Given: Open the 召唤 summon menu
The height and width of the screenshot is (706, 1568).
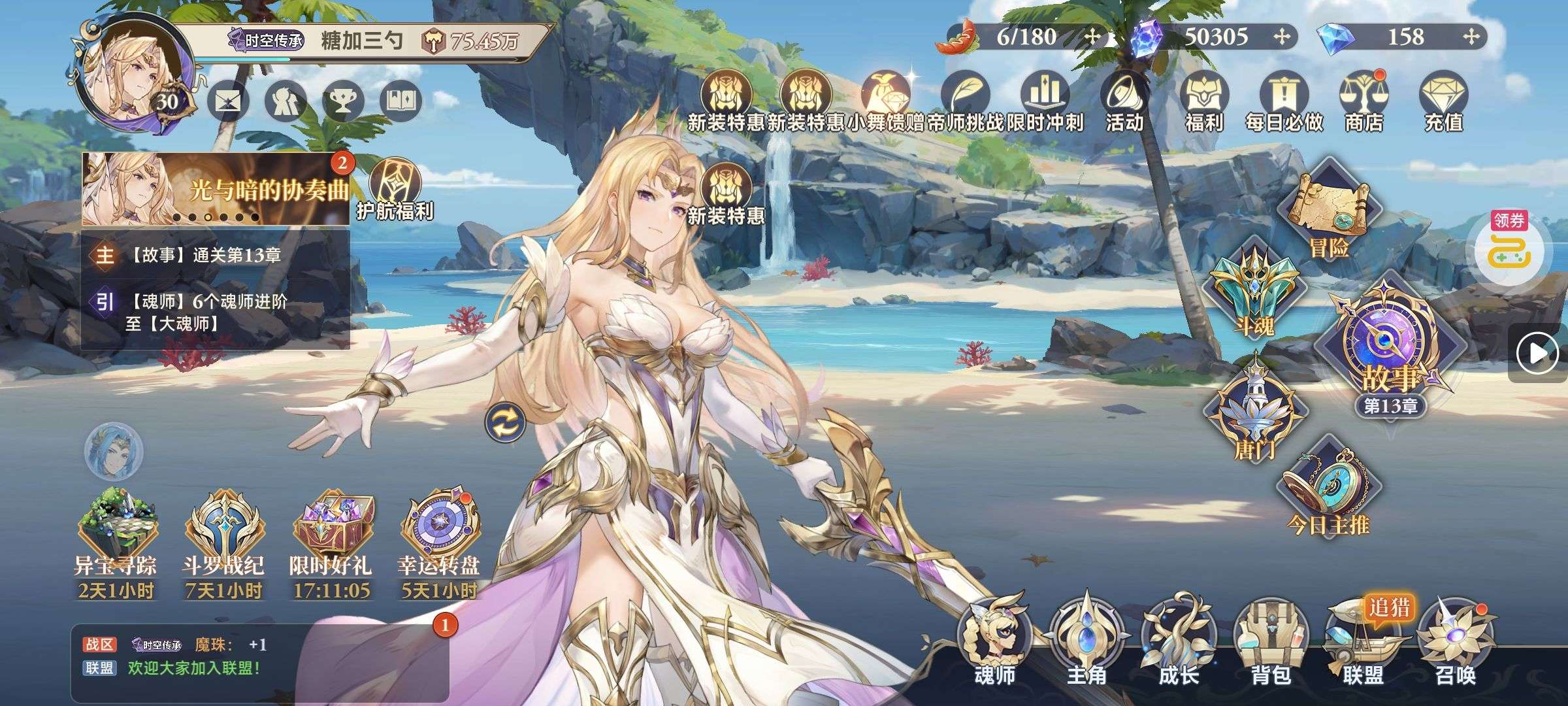Looking at the screenshot, I should coord(1455,644).
